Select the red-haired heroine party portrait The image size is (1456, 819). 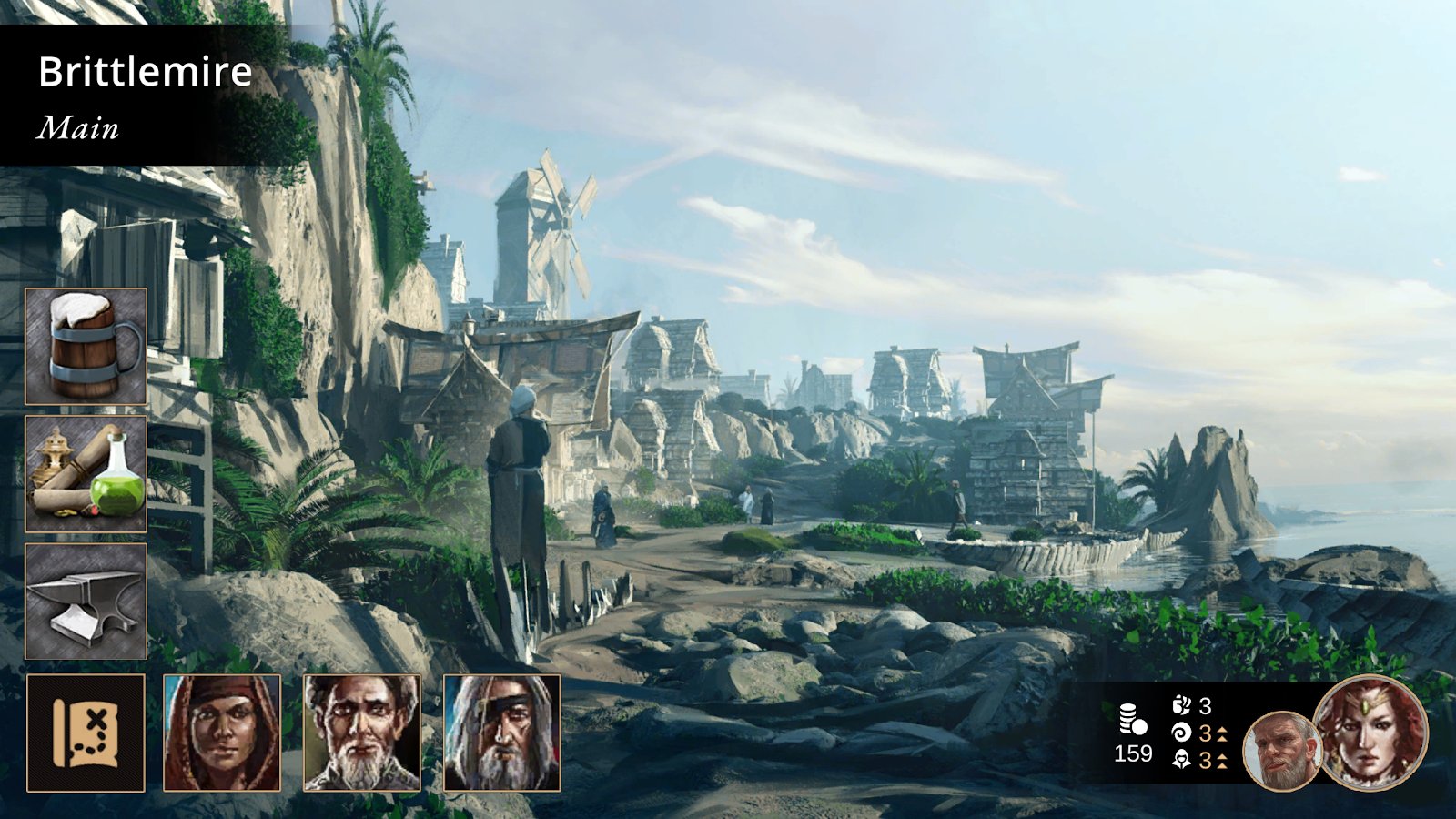click(x=1370, y=733)
